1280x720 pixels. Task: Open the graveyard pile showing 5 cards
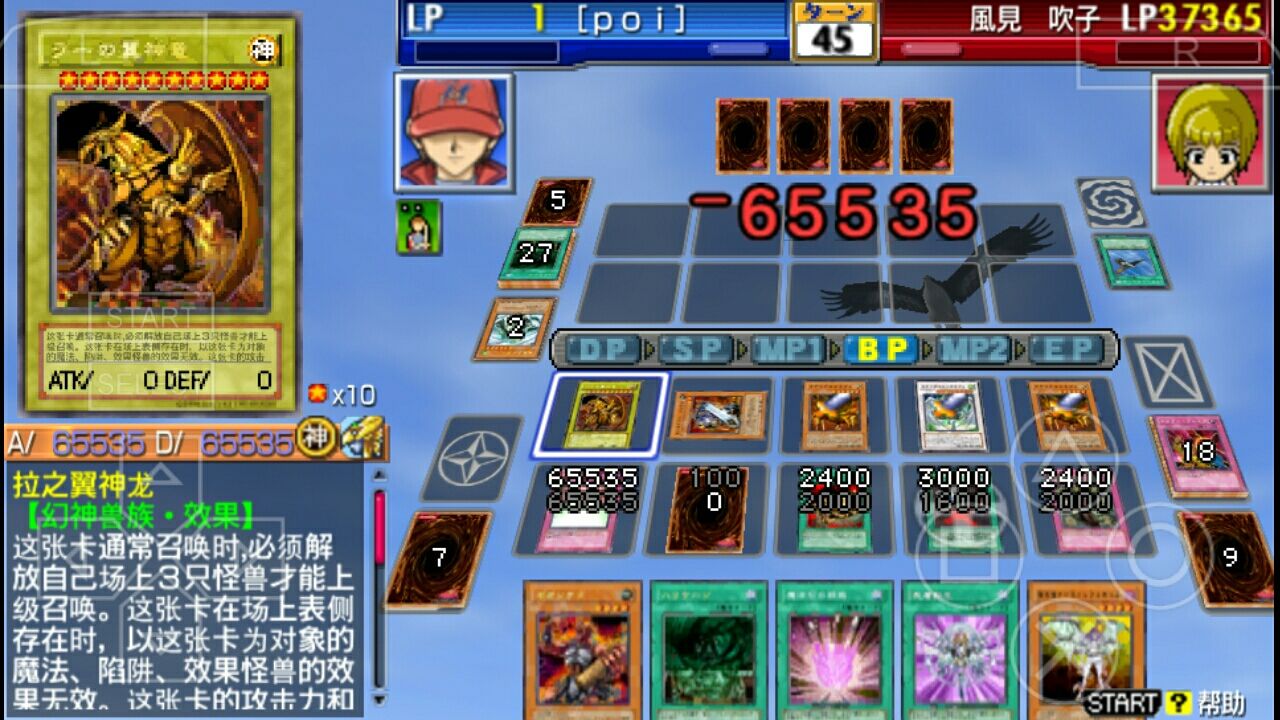click(557, 200)
